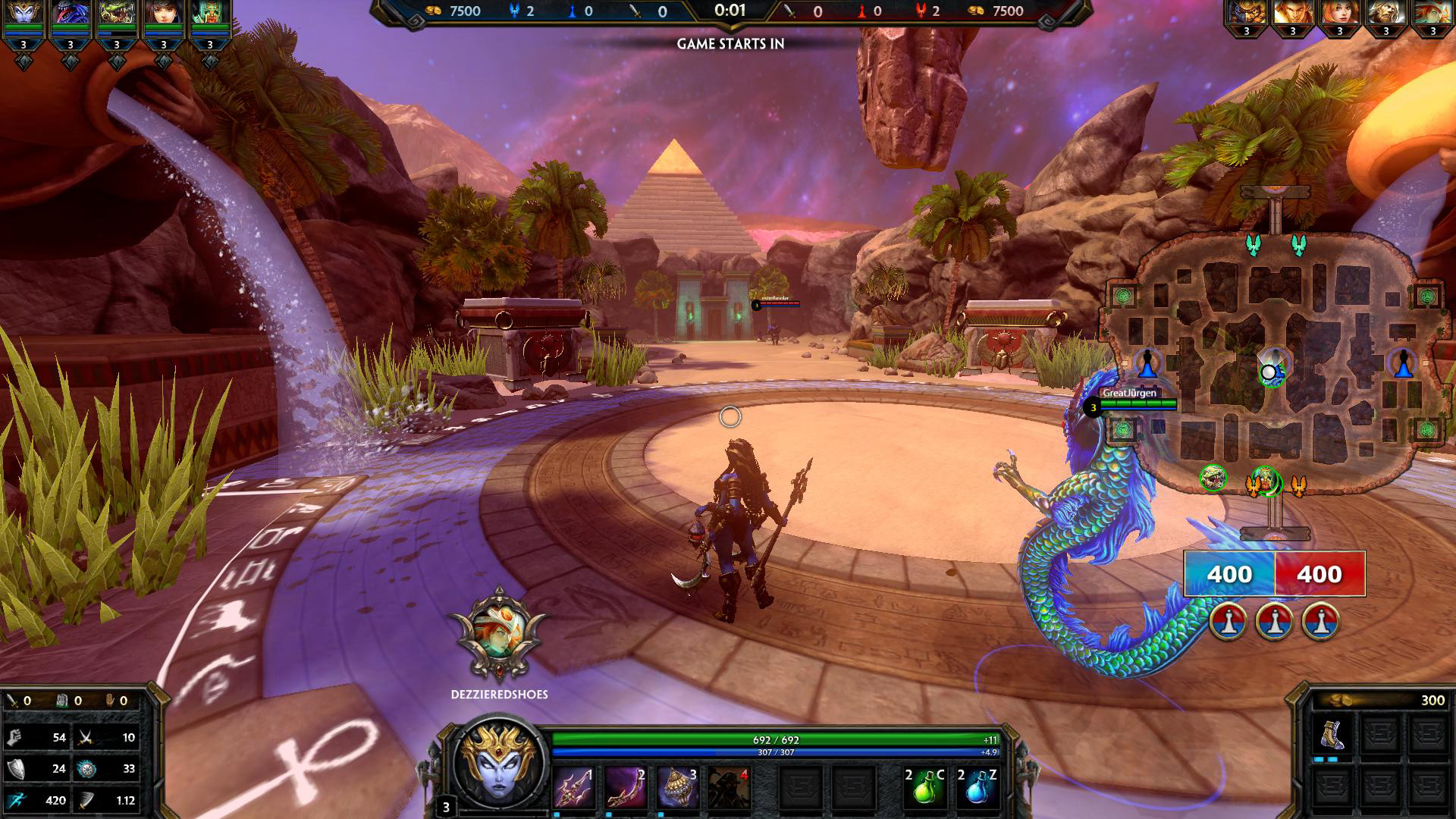Click your own god portrait in the bottom bar
Screen dimensions: 1456x819
(498, 766)
